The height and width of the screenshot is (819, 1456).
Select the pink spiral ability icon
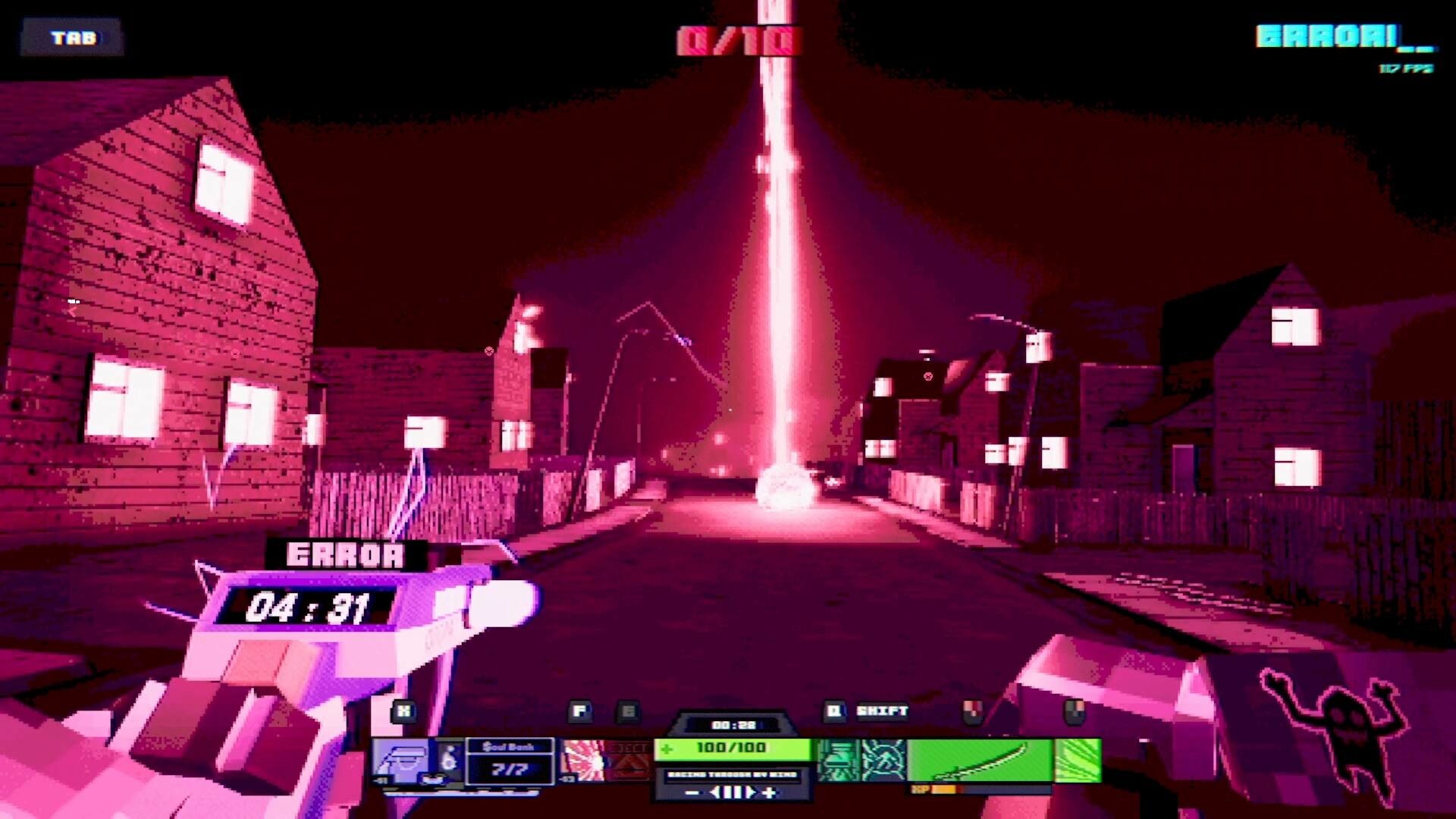click(583, 757)
